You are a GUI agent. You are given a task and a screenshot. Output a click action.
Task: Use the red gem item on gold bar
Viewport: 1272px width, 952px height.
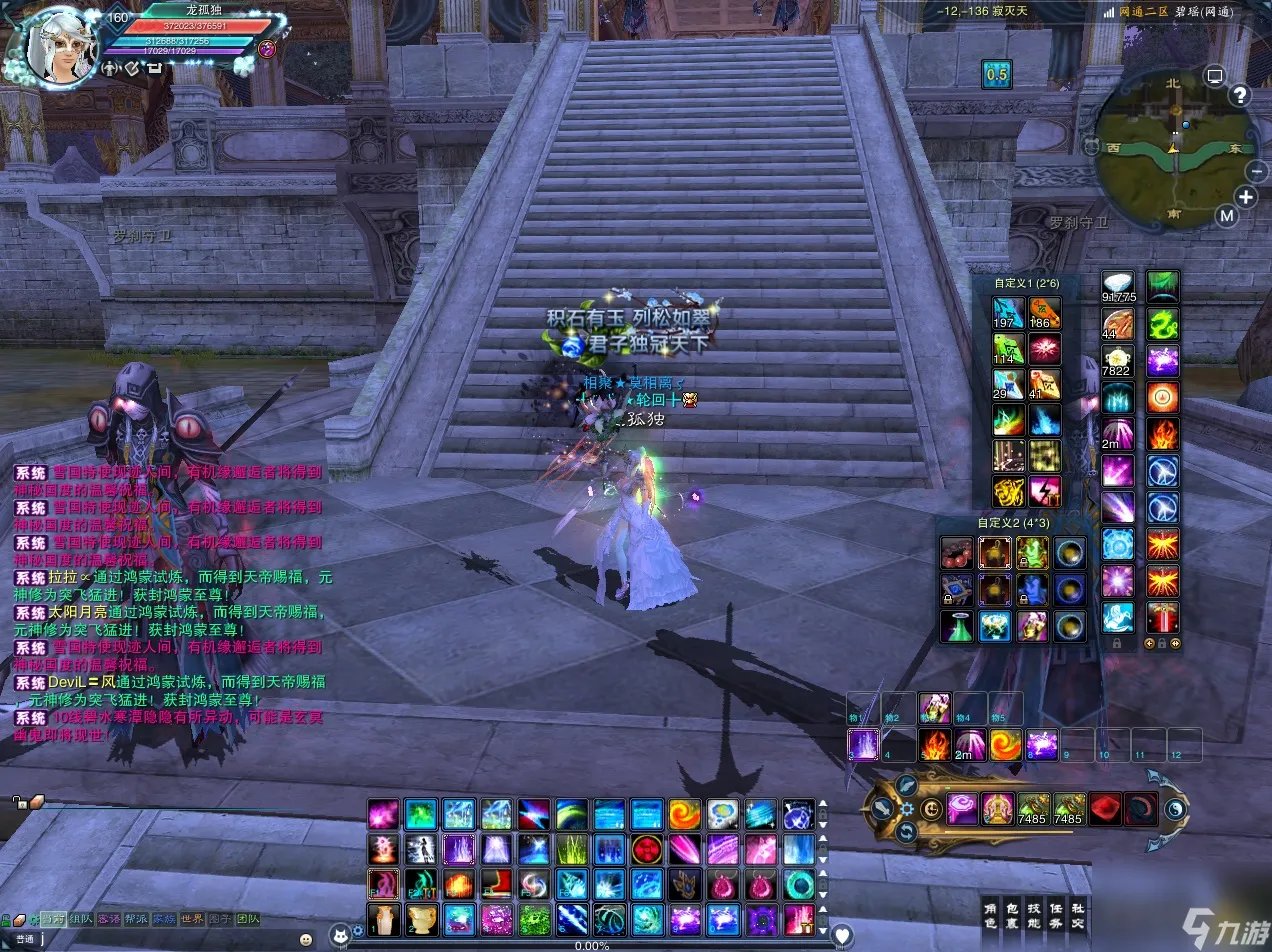1104,808
